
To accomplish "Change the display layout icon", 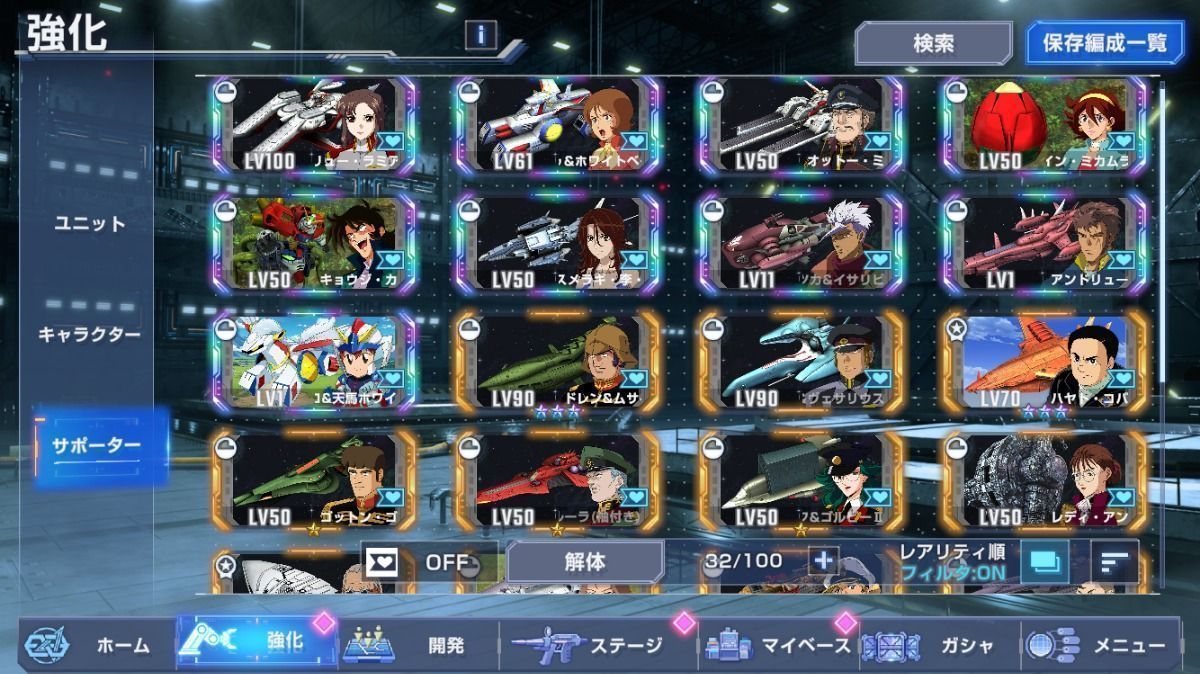I will point(1044,562).
